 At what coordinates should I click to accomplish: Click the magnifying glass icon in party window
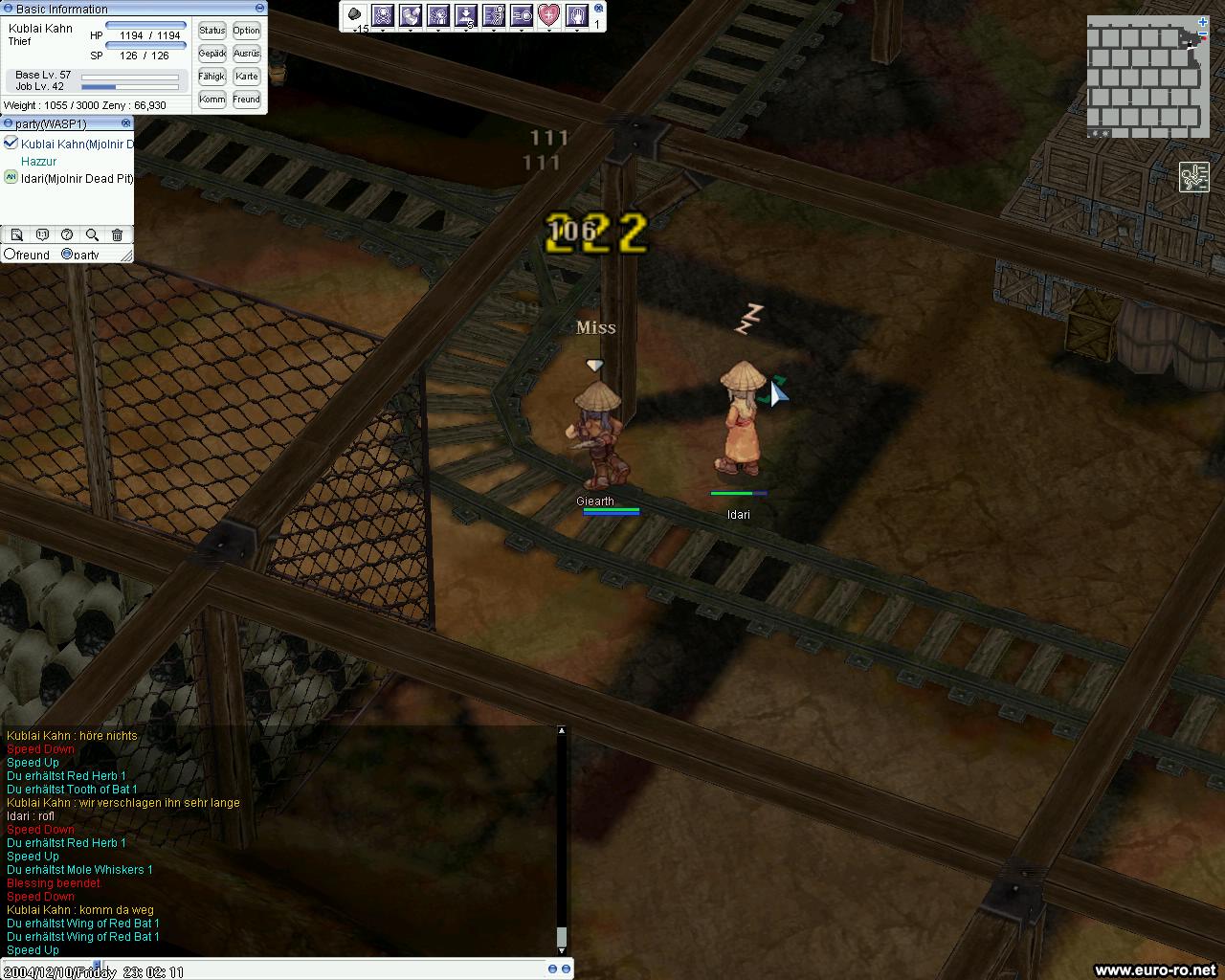pyautogui.click(x=92, y=234)
